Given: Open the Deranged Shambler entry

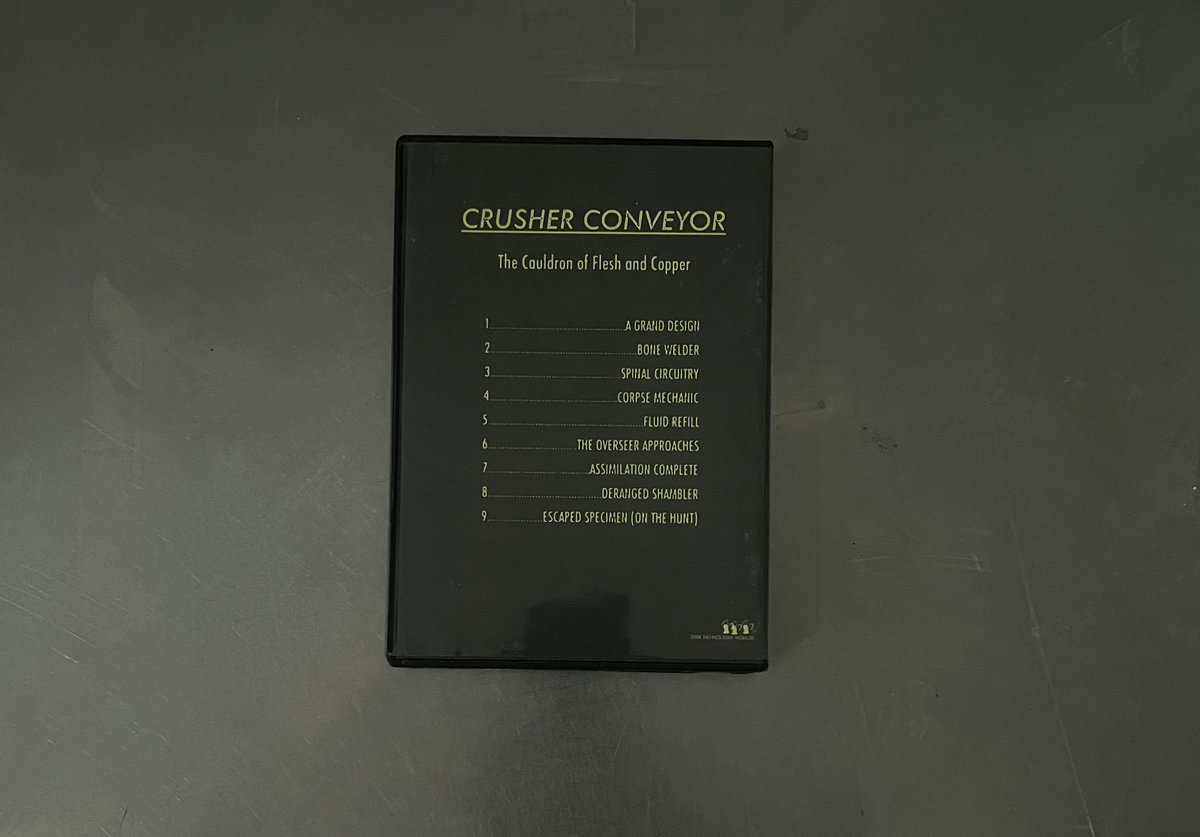Looking at the screenshot, I should coord(650,494).
